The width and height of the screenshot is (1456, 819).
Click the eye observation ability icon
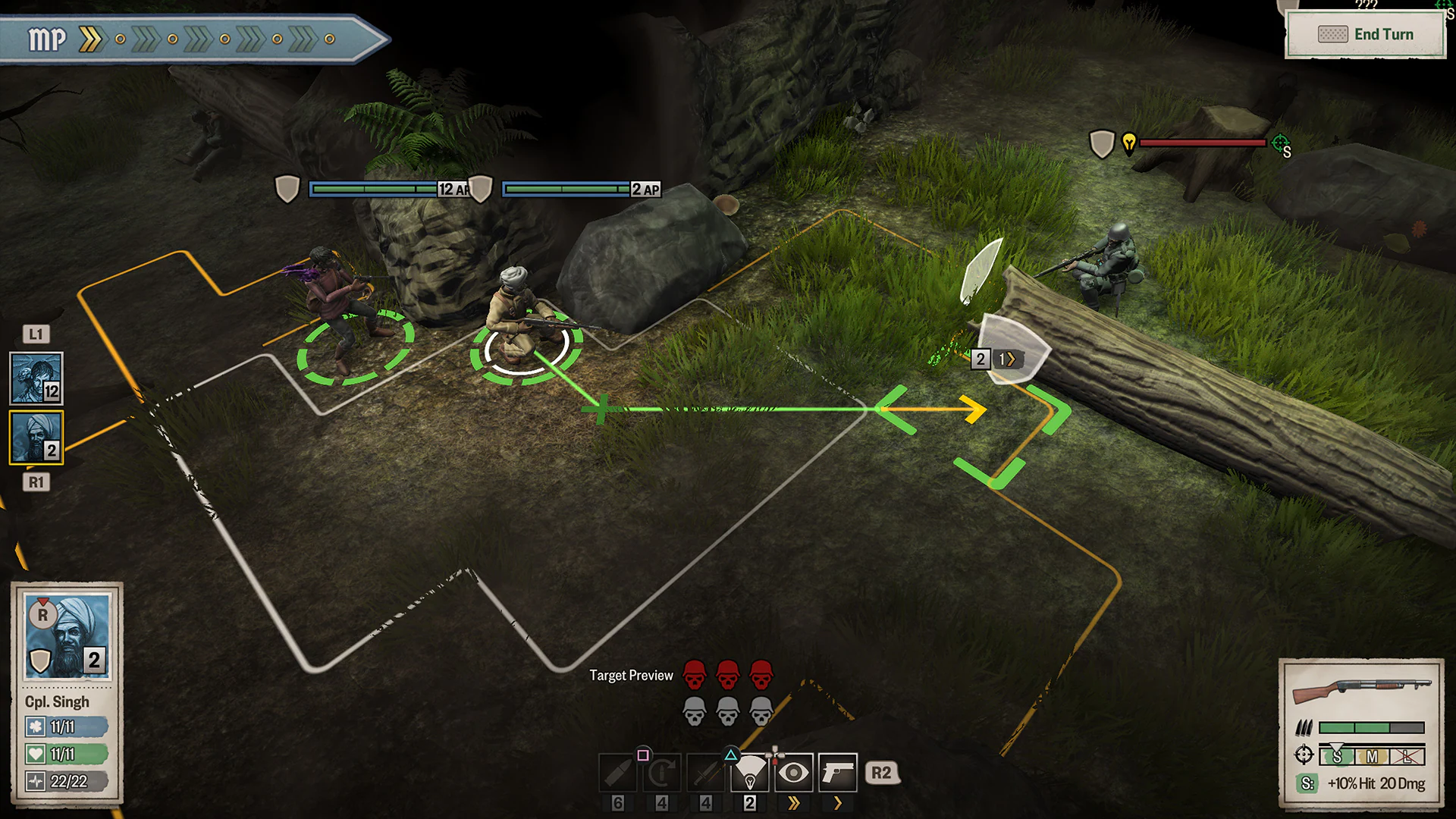[794, 772]
